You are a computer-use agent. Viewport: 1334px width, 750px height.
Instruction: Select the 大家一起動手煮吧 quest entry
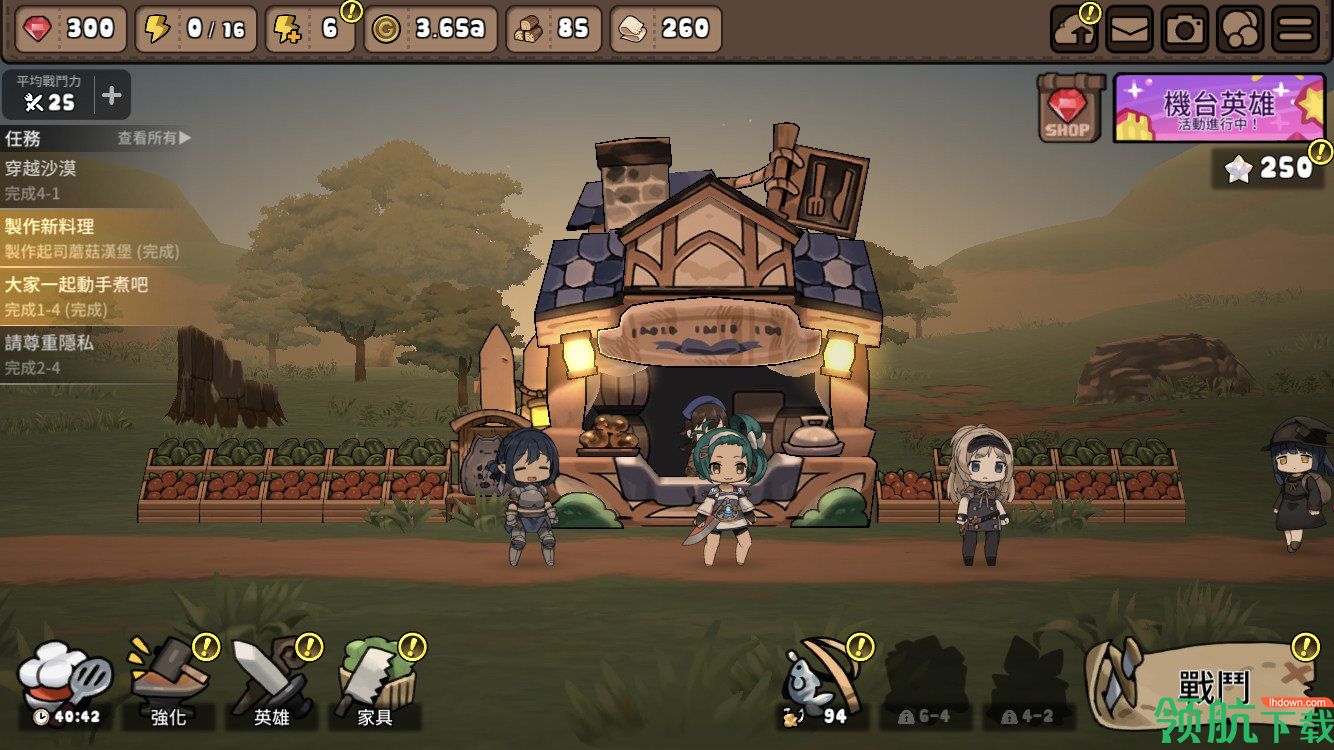pyautogui.click(x=92, y=295)
